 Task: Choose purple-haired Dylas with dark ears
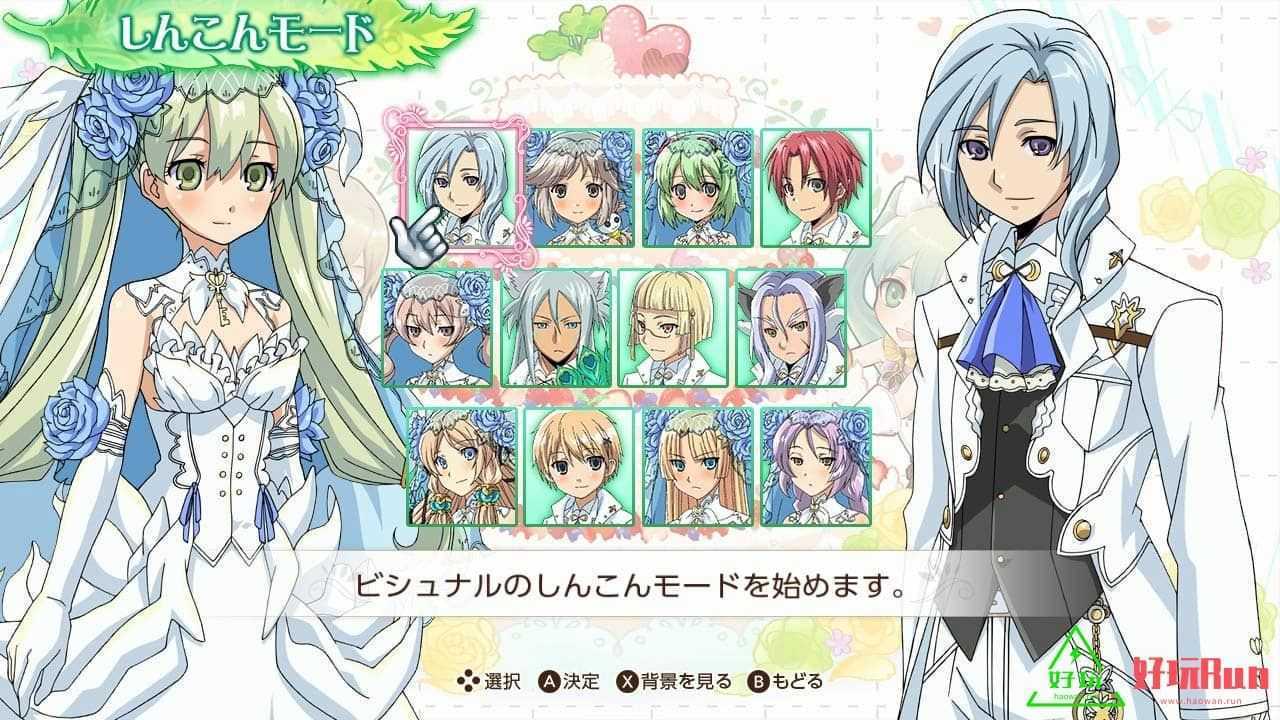[x=791, y=327]
